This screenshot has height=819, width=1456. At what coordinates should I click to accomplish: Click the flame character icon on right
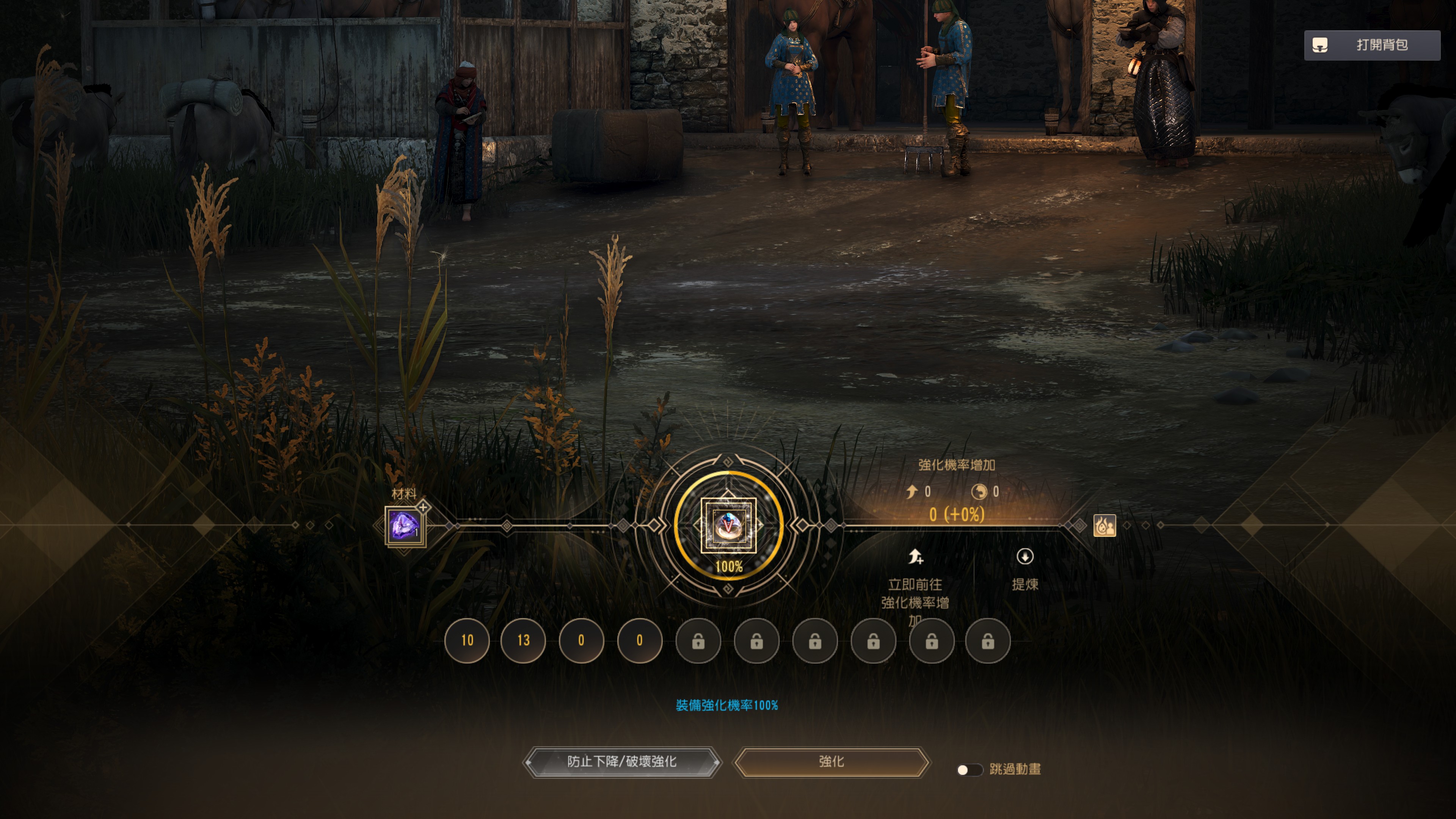1105,526
